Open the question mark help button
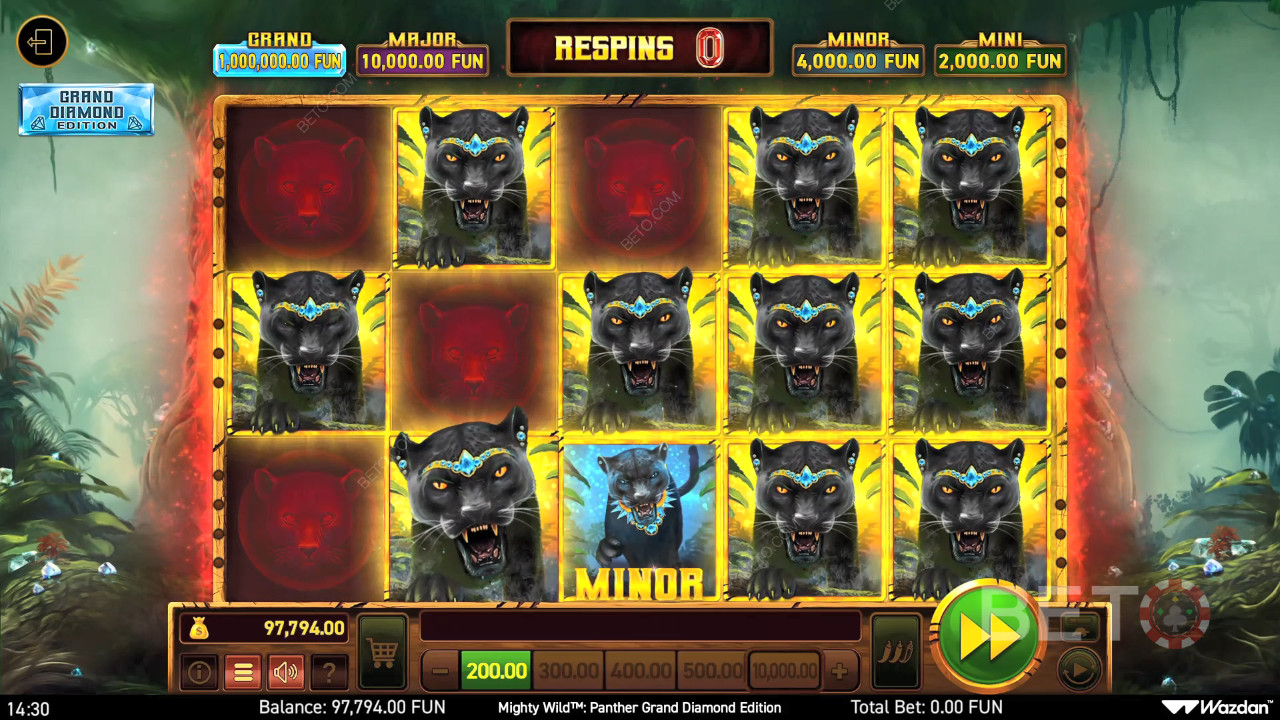Viewport: 1280px width, 720px height. pyautogui.click(x=329, y=672)
